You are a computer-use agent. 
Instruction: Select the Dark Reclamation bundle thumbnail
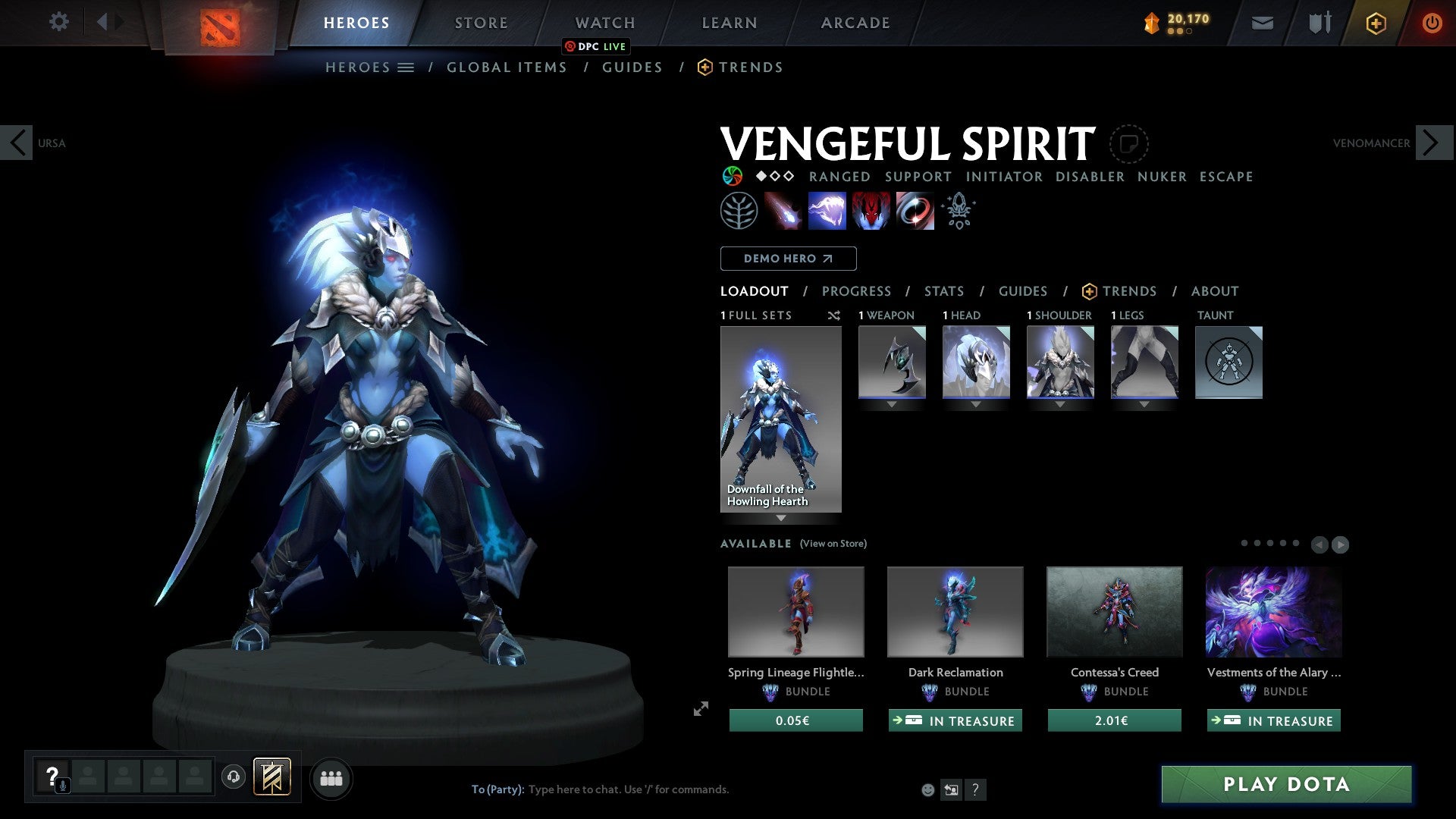click(955, 611)
